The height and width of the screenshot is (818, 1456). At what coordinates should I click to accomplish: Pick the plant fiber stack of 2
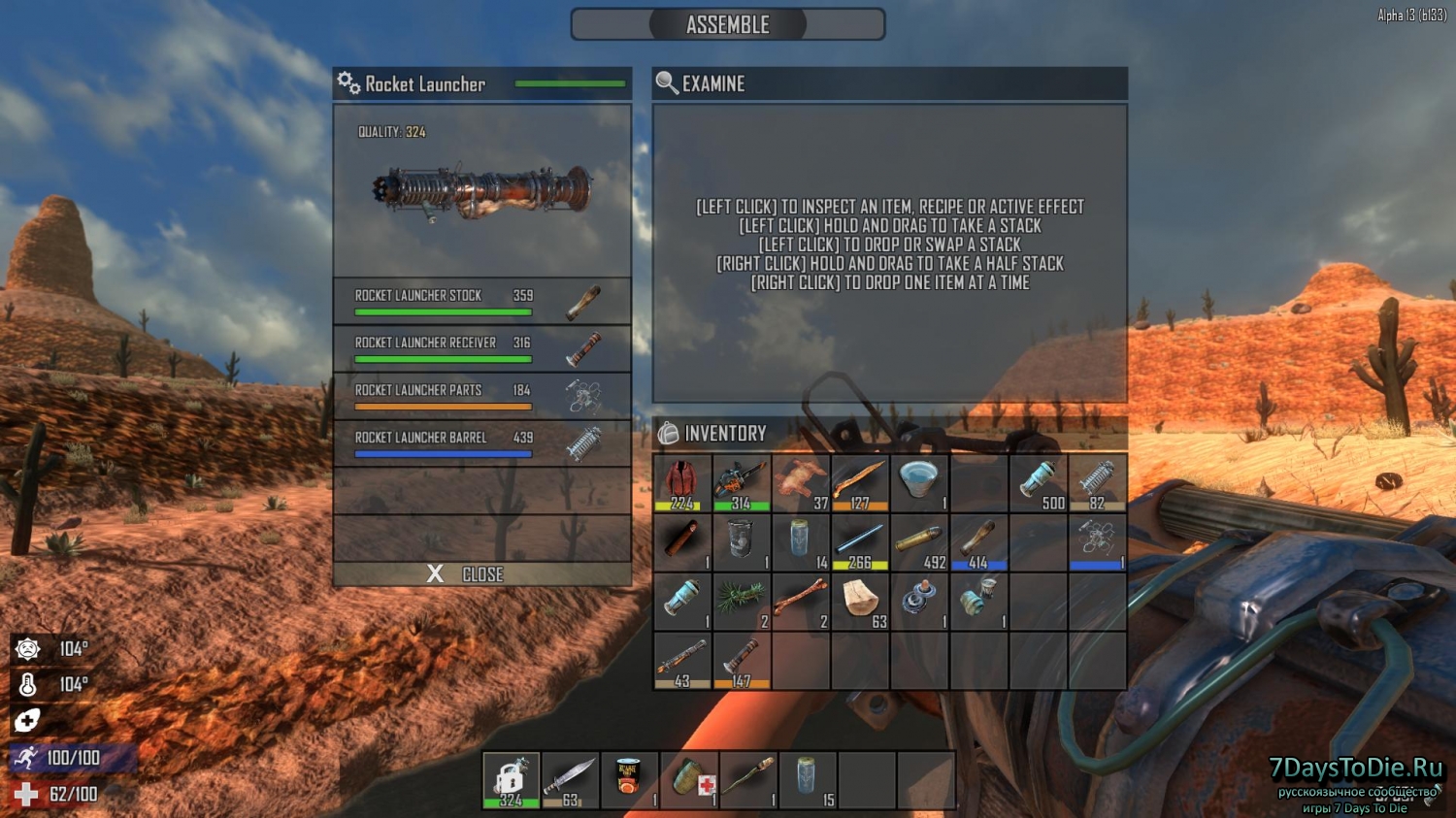pyautogui.click(x=742, y=602)
